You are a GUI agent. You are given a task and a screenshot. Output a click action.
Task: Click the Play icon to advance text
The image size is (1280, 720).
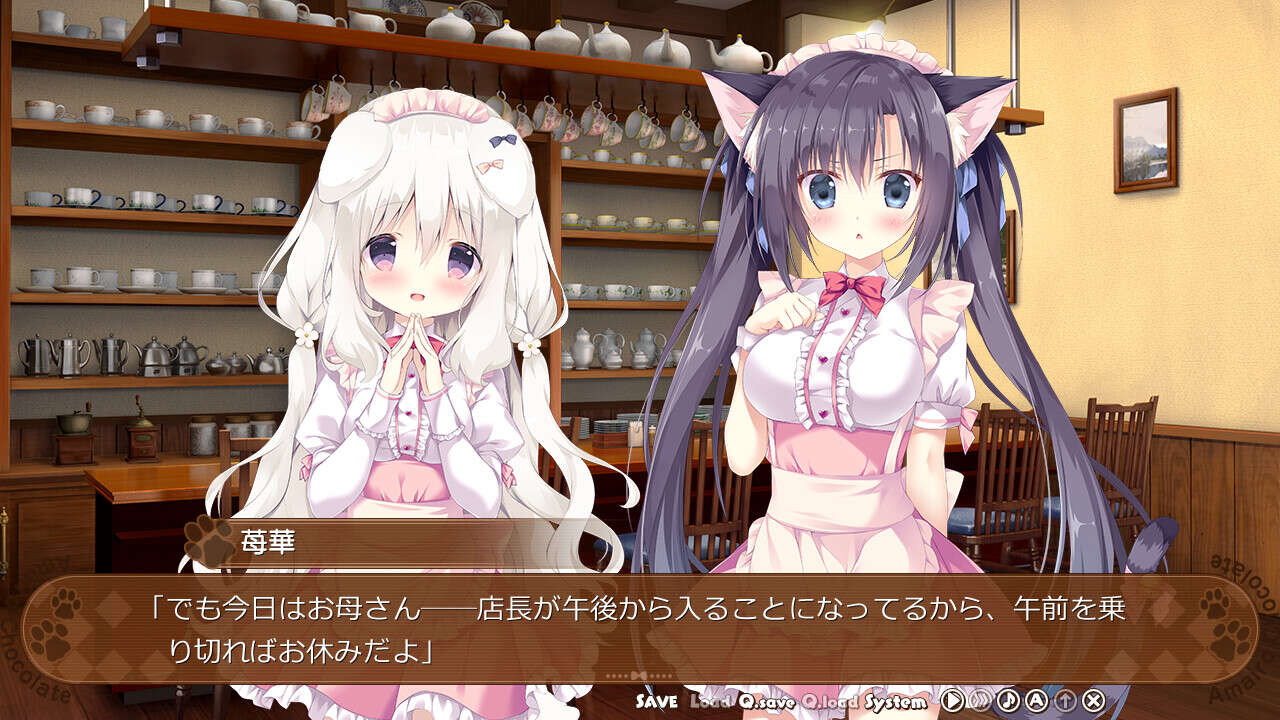pos(953,700)
